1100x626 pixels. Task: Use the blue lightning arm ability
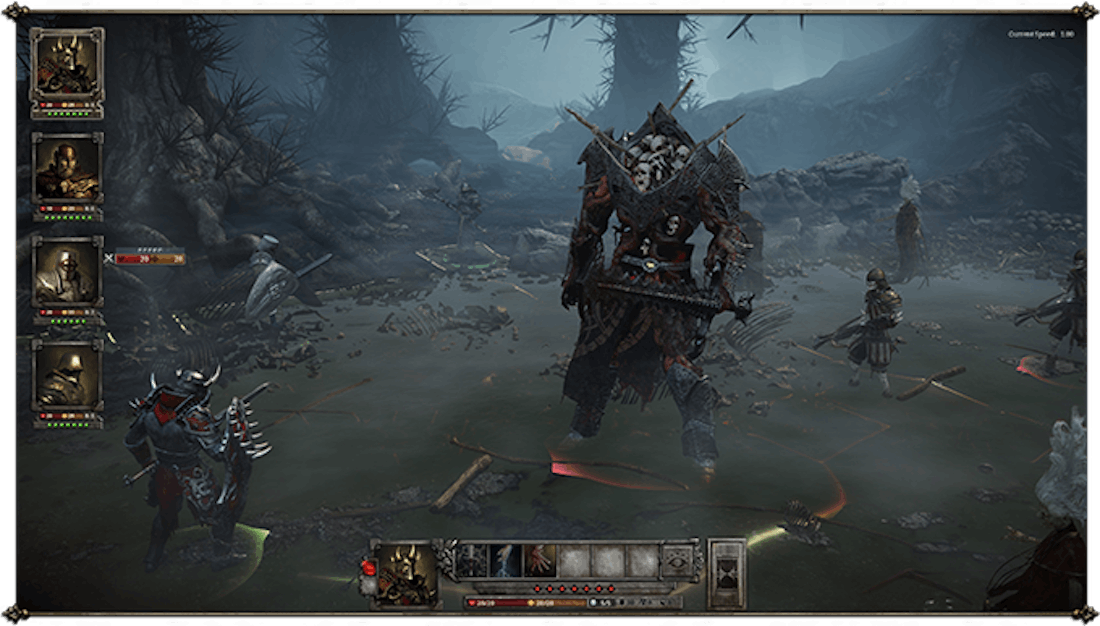(x=506, y=562)
